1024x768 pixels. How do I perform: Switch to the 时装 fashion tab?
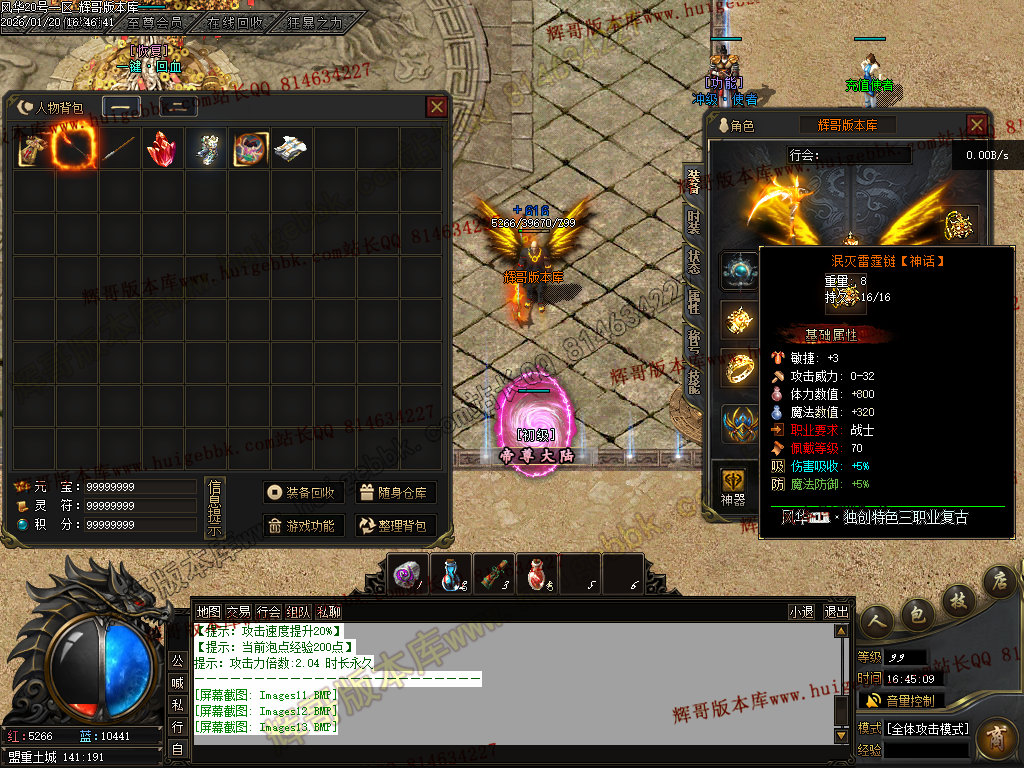(693, 222)
